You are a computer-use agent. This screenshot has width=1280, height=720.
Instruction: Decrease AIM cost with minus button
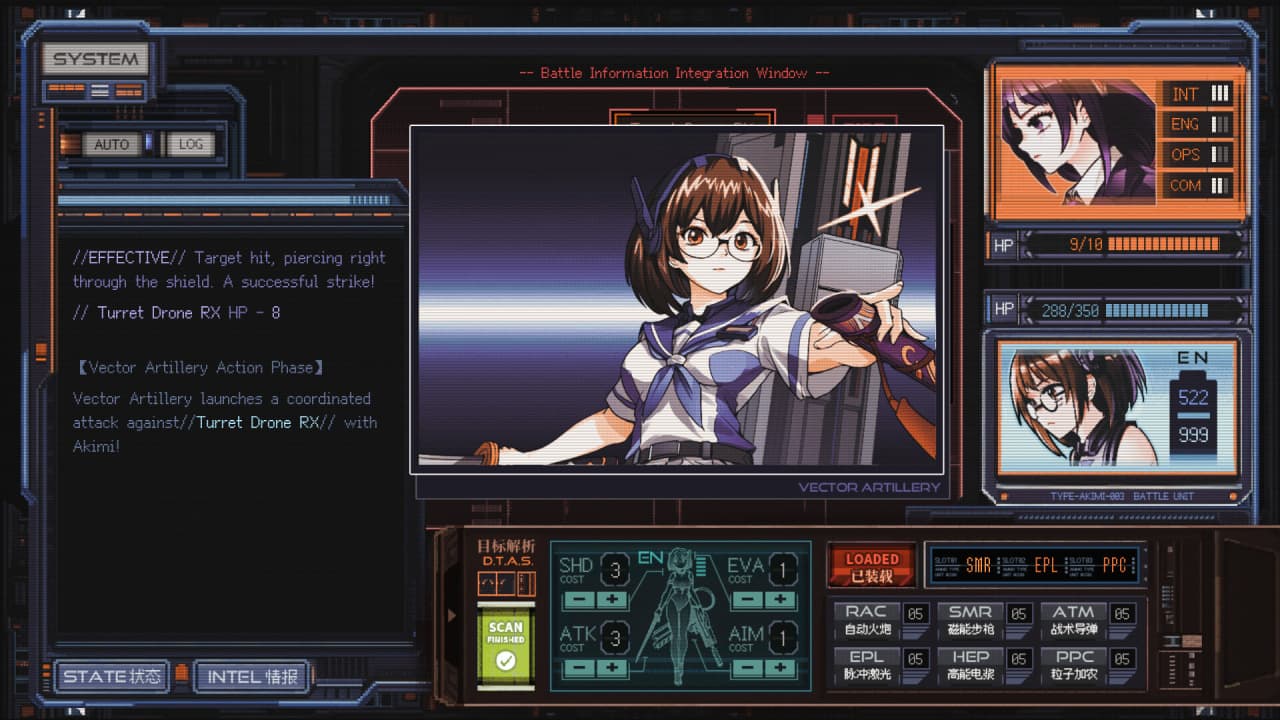(x=746, y=667)
